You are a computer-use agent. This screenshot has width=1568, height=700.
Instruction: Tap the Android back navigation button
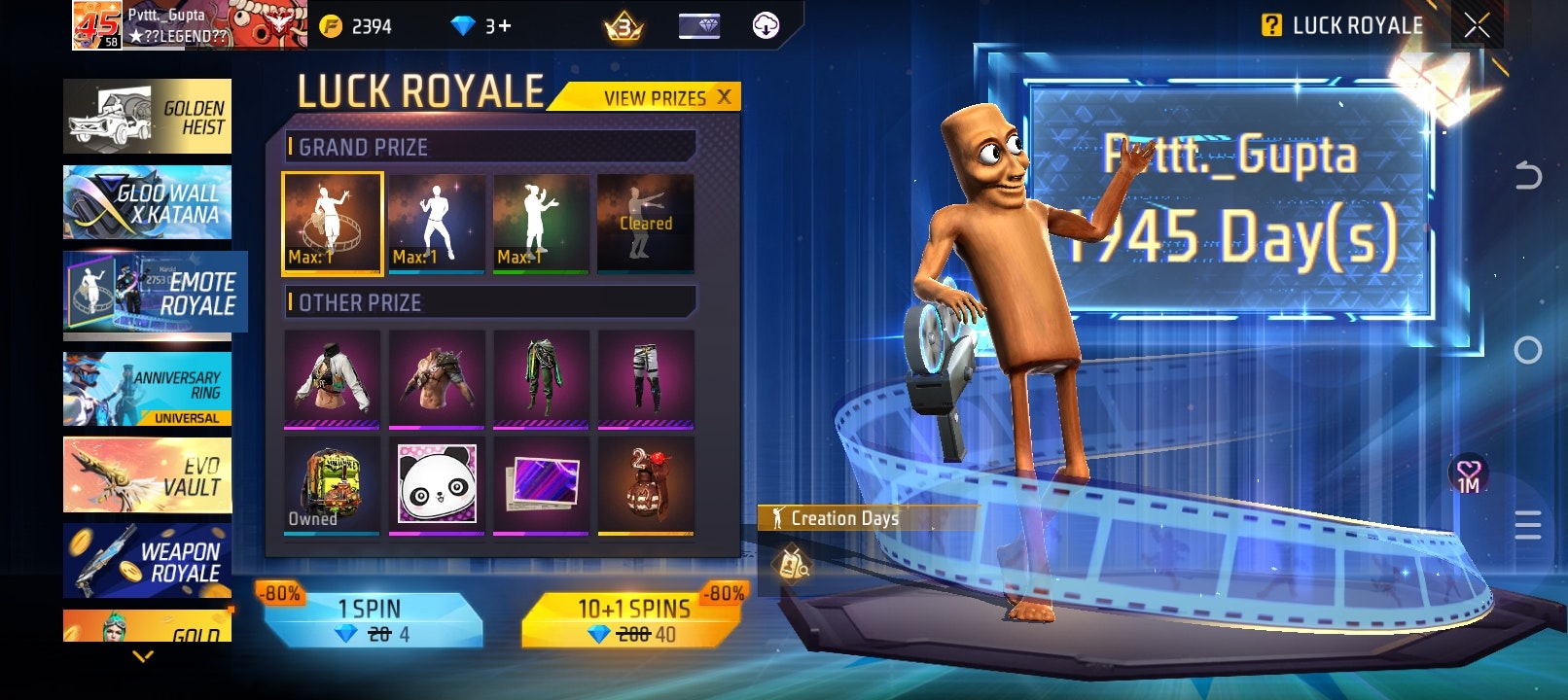point(1528,176)
